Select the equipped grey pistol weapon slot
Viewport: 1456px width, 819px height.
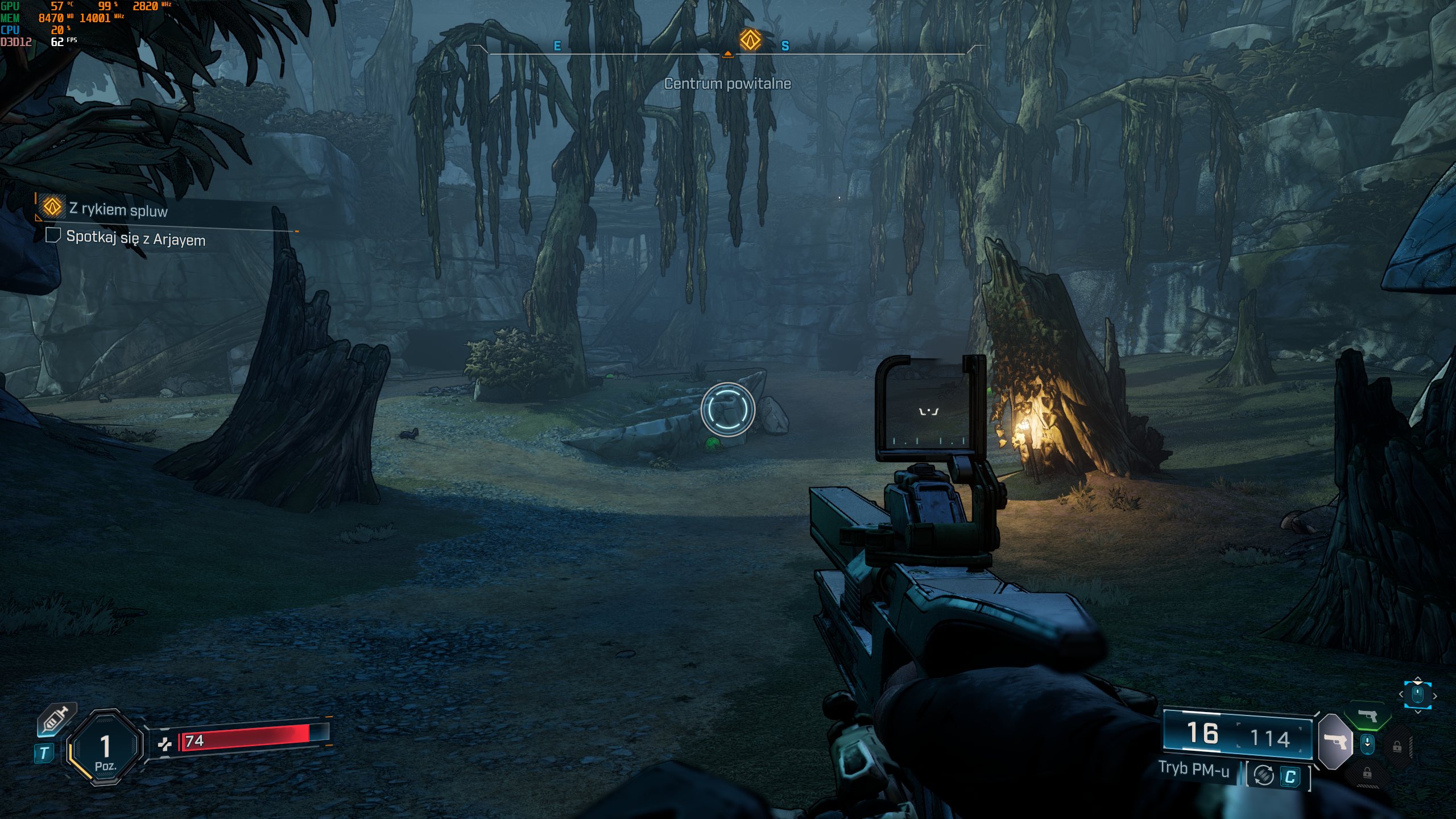pos(1335,741)
